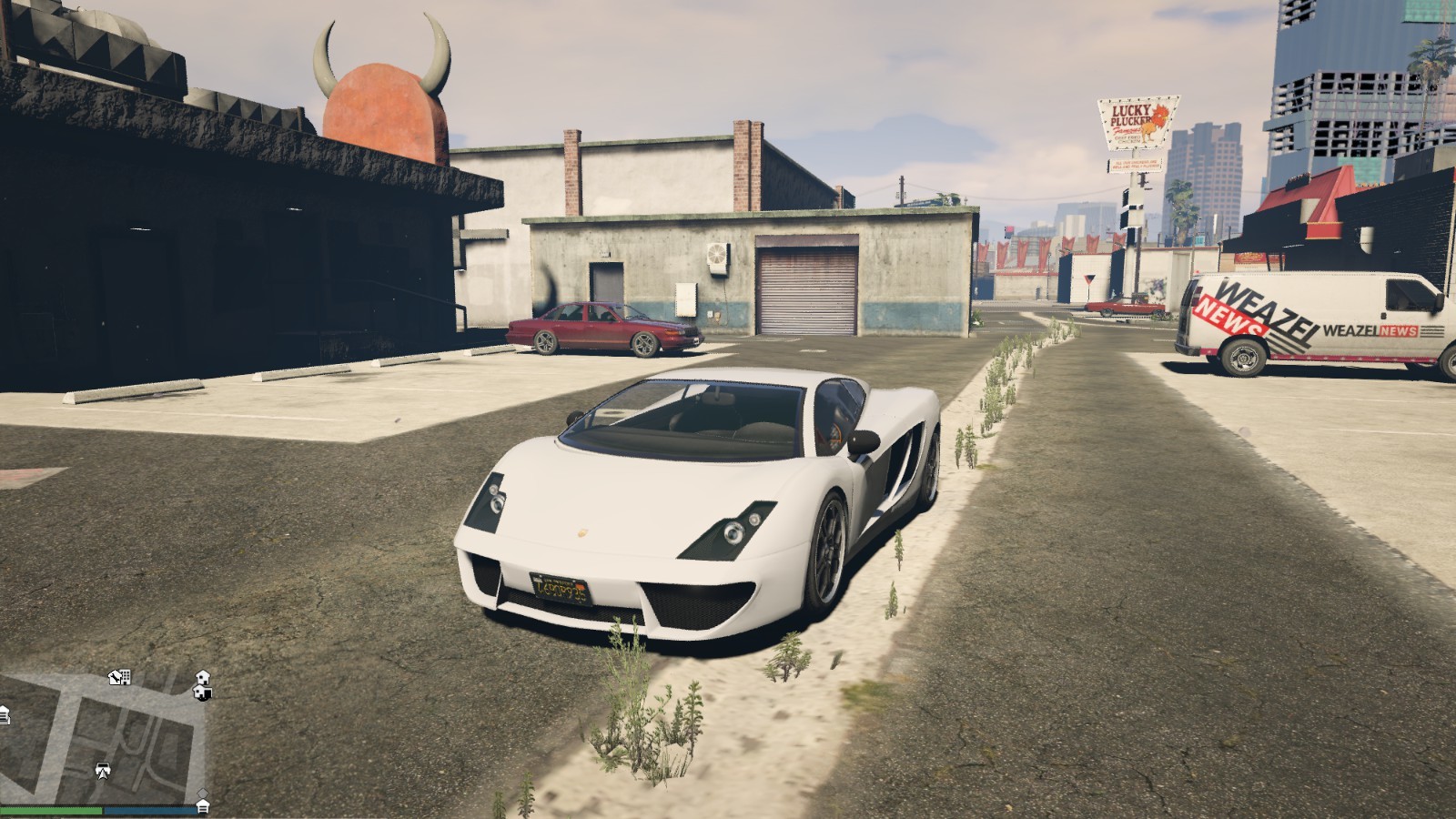Click the plain house blip on minimap
This screenshot has width=1456, height=819.
[x=203, y=676]
